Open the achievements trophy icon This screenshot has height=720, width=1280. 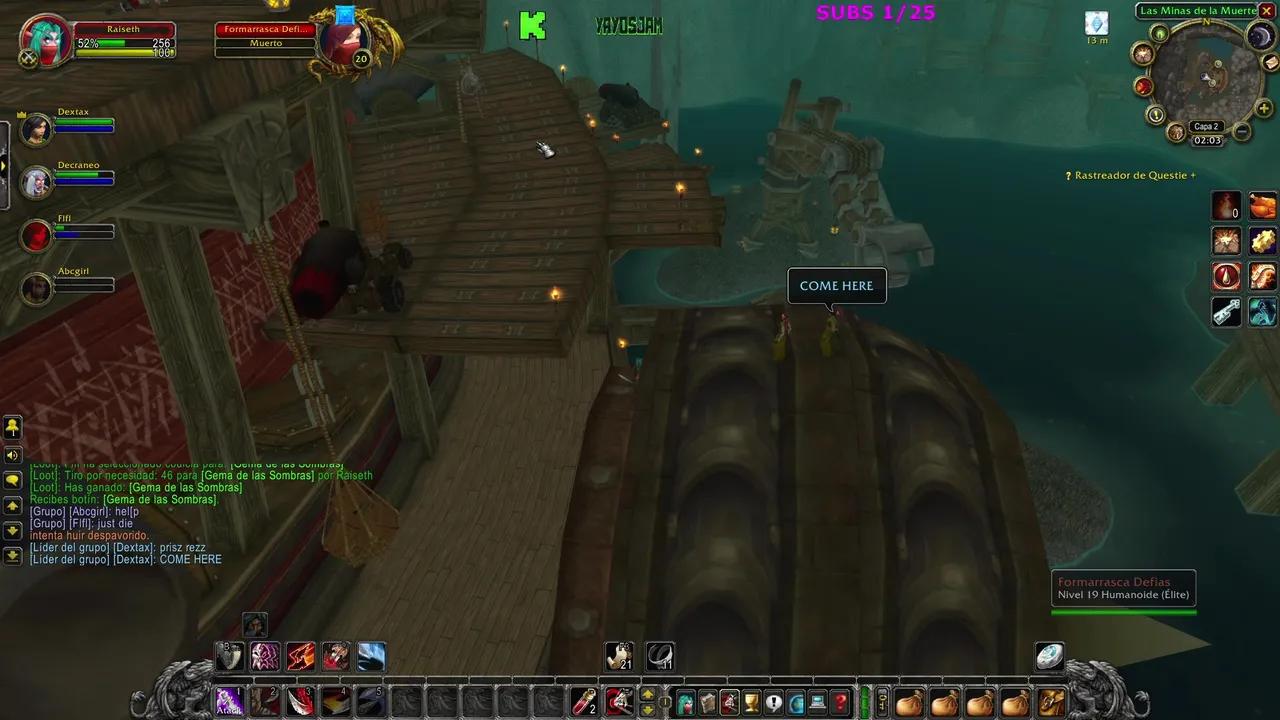pos(751,701)
